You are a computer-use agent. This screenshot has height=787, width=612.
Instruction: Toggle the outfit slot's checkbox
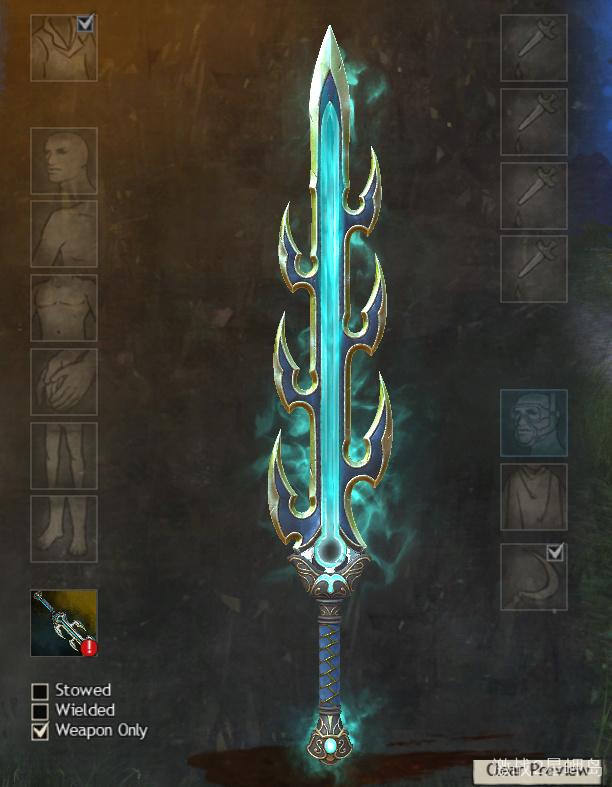tap(86, 22)
